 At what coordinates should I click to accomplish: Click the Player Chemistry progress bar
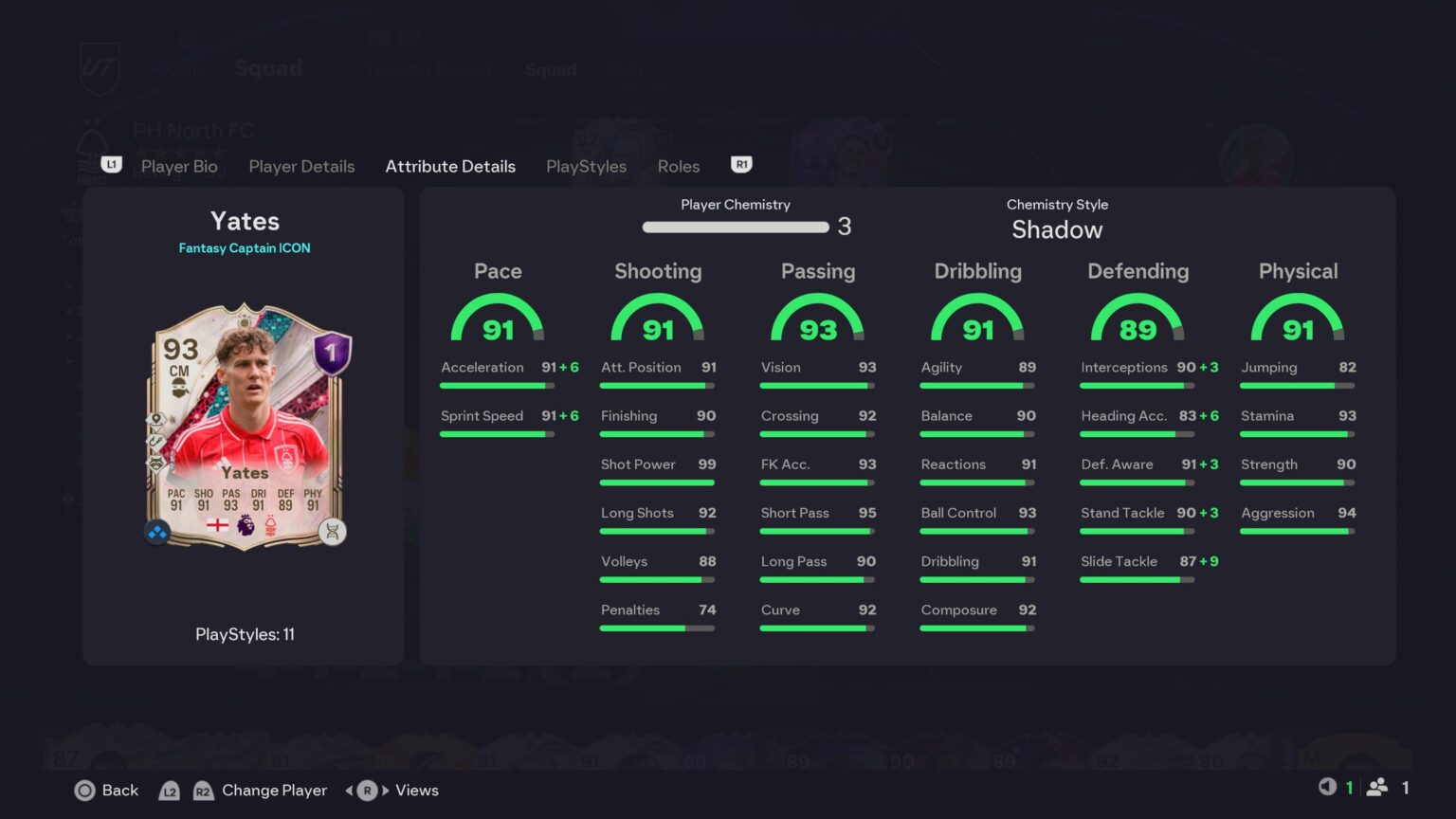point(735,227)
